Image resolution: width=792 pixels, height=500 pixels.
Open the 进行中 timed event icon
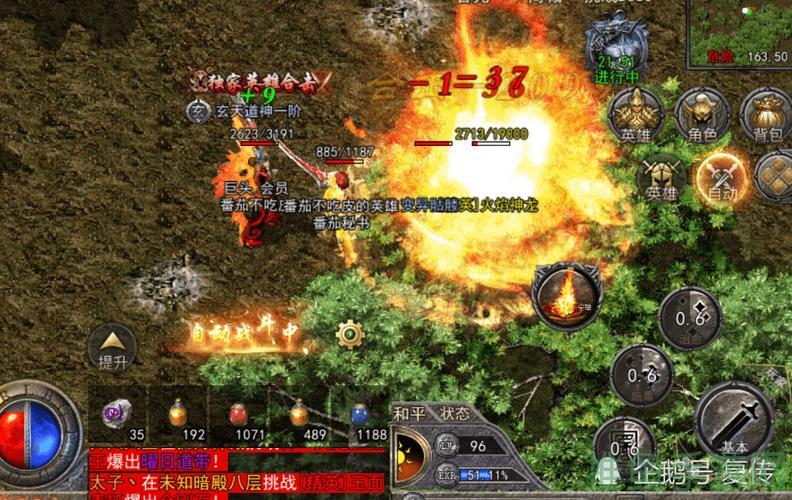tap(617, 50)
